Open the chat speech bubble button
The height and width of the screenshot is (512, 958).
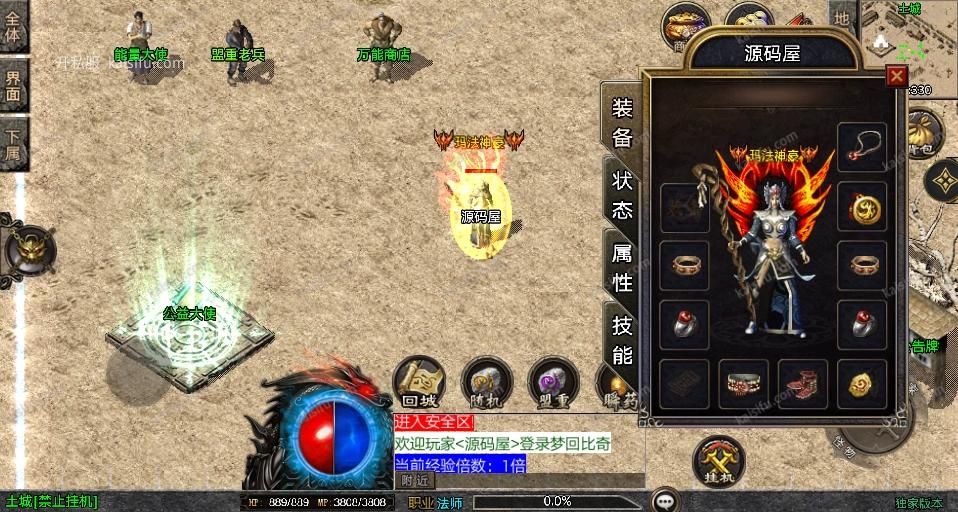tap(664, 500)
